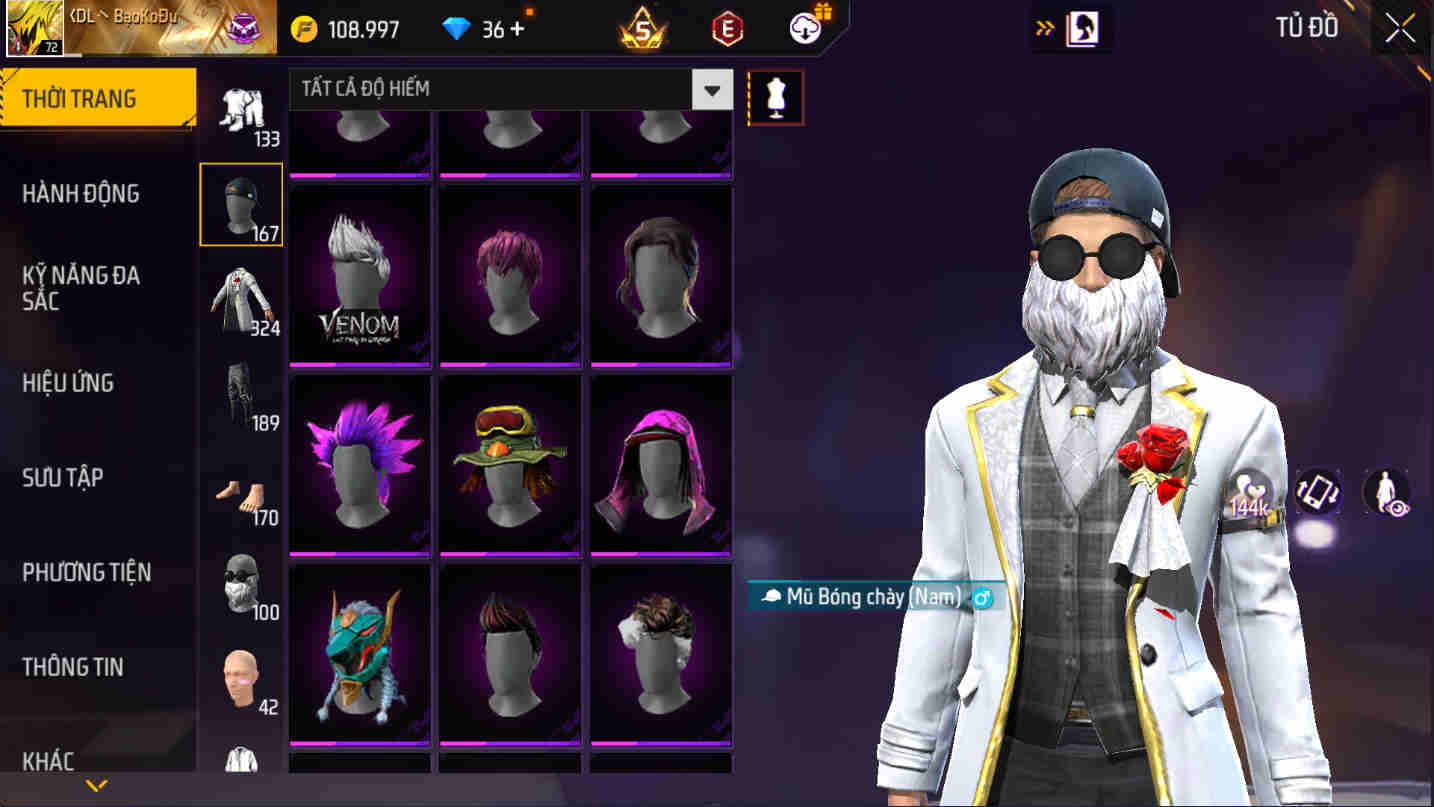
Task: Open the Elite Pass E icon
Action: click(726, 27)
